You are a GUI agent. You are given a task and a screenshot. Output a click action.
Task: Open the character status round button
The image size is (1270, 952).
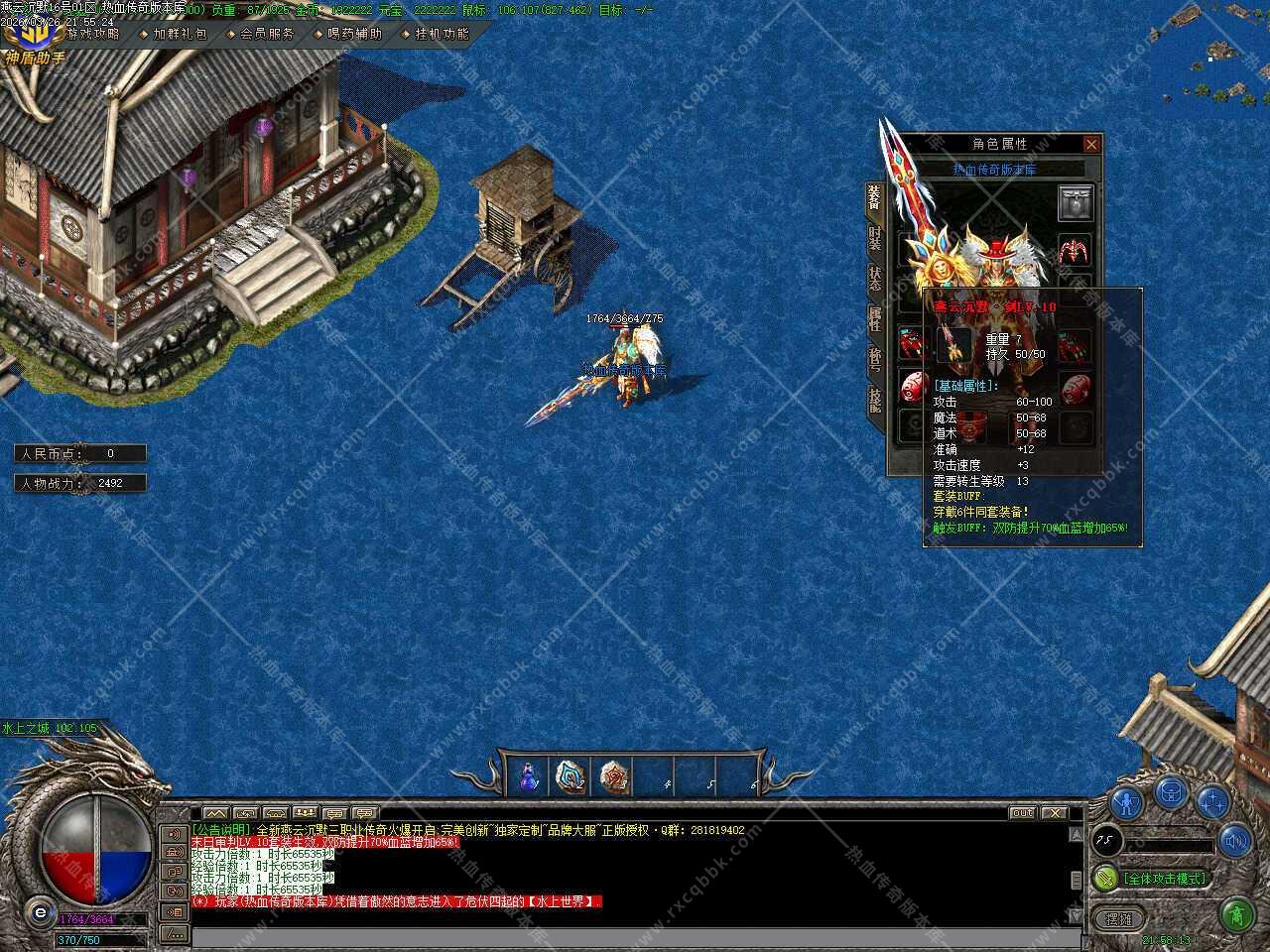(1126, 801)
